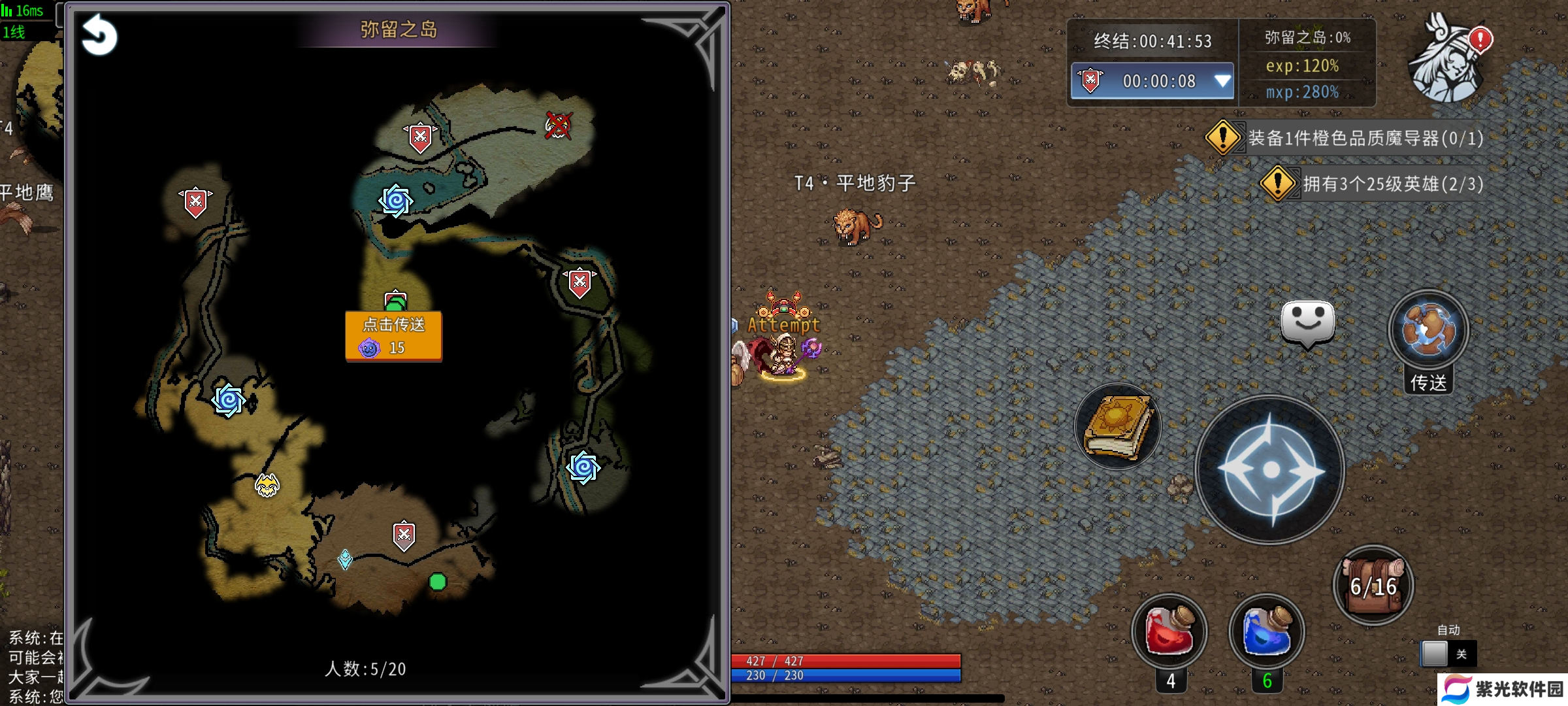Click the green dot marker on the map
Image resolution: width=1568 pixels, height=706 pixels.
coord(438,581)
